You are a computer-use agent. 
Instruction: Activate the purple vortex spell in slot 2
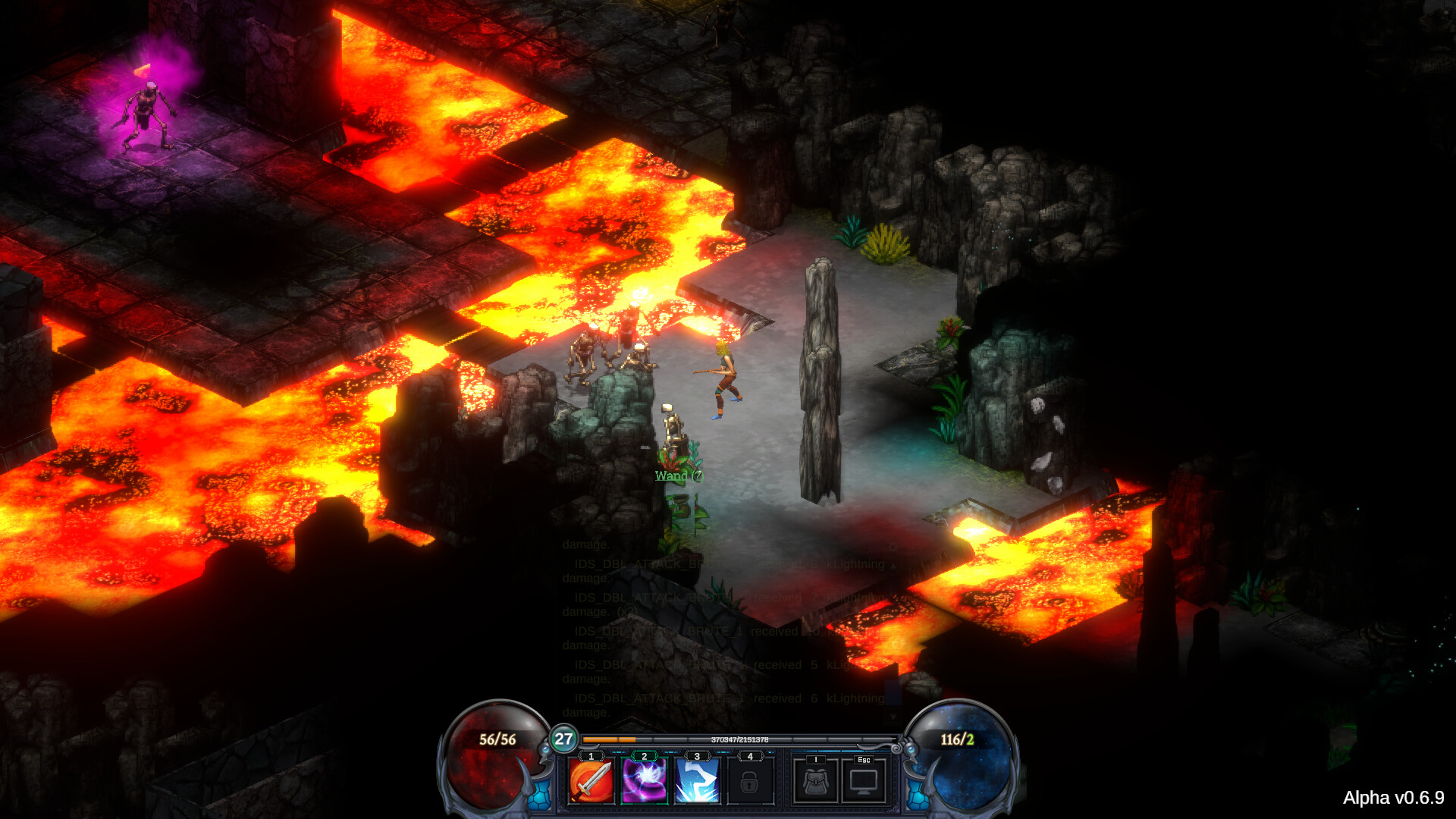click(644, 783)
